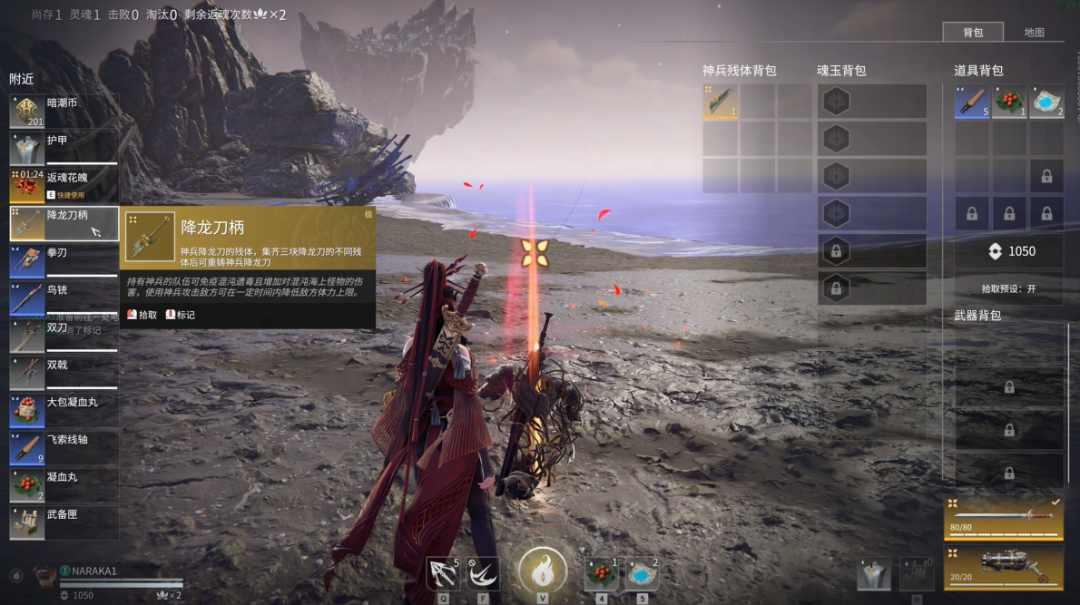Open the 武备匣 entry in nearby list
This screenshot has height=605, width=1080.
(x=64, y=521)
